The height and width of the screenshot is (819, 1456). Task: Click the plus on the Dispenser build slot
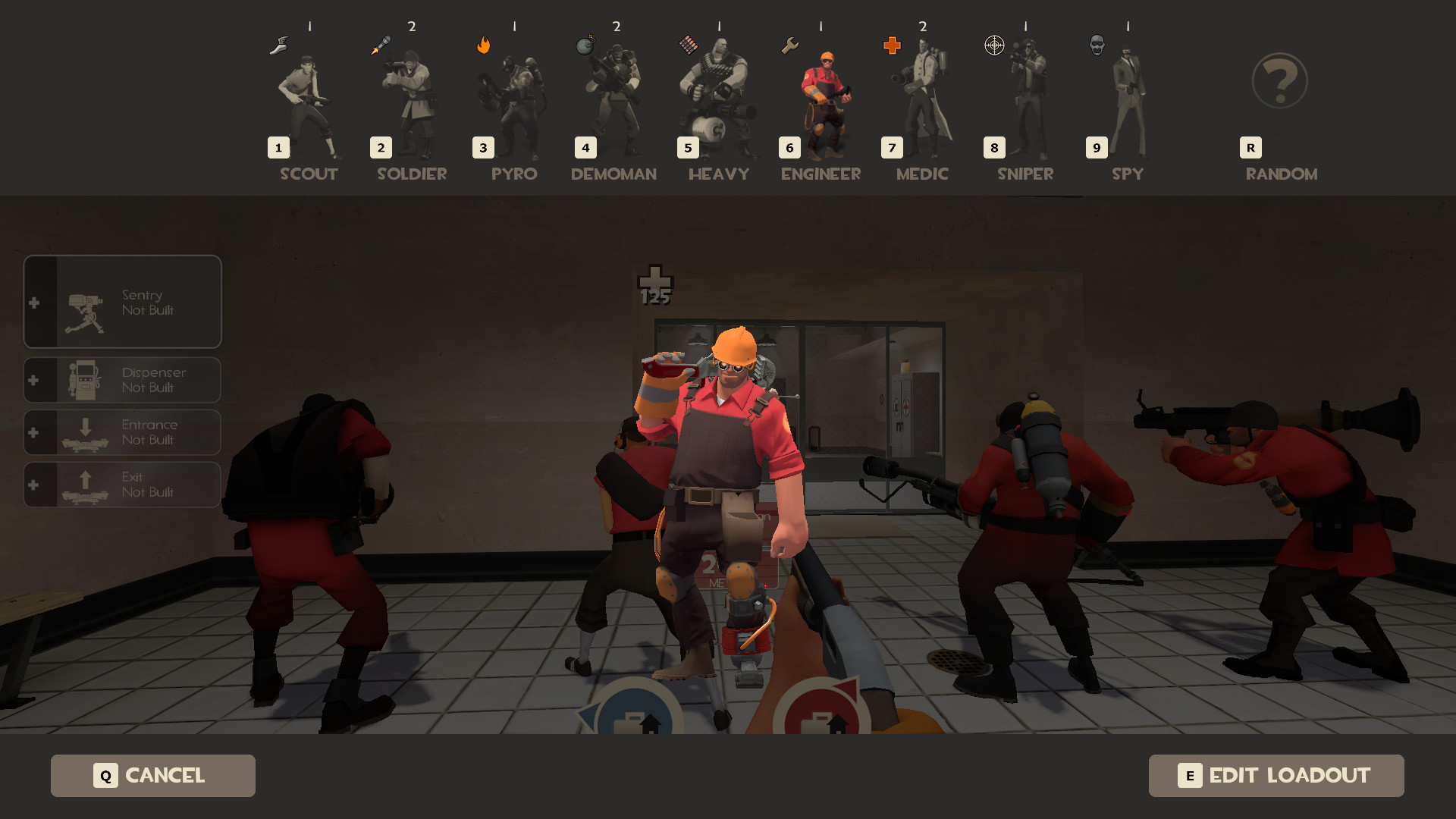33,379
